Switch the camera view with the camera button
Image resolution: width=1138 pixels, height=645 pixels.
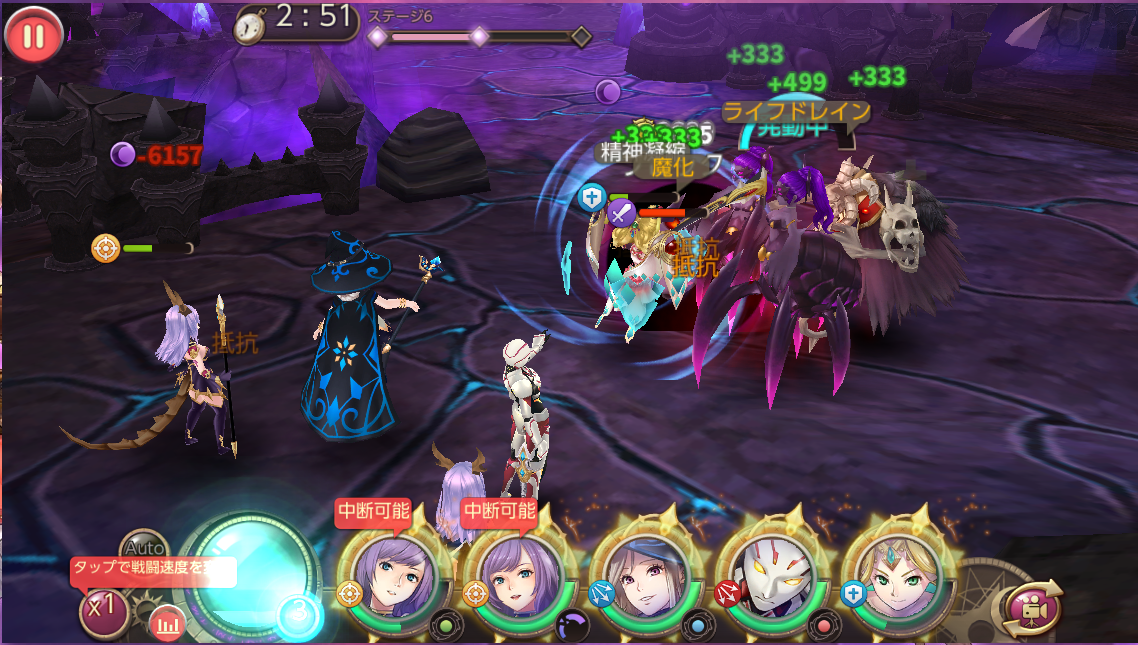(x=1032, y=607)
